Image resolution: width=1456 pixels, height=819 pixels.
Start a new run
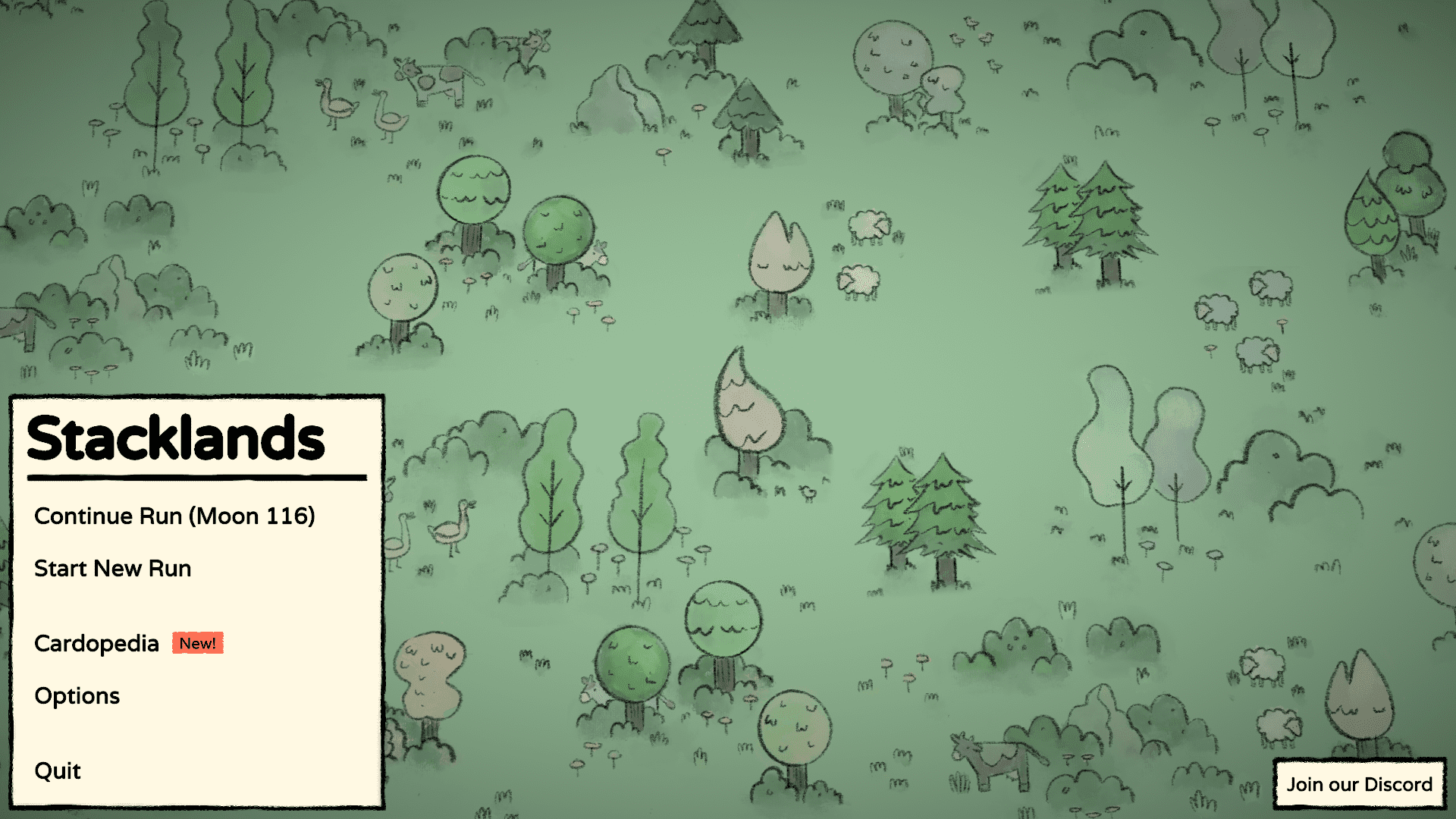coord(113,569)
